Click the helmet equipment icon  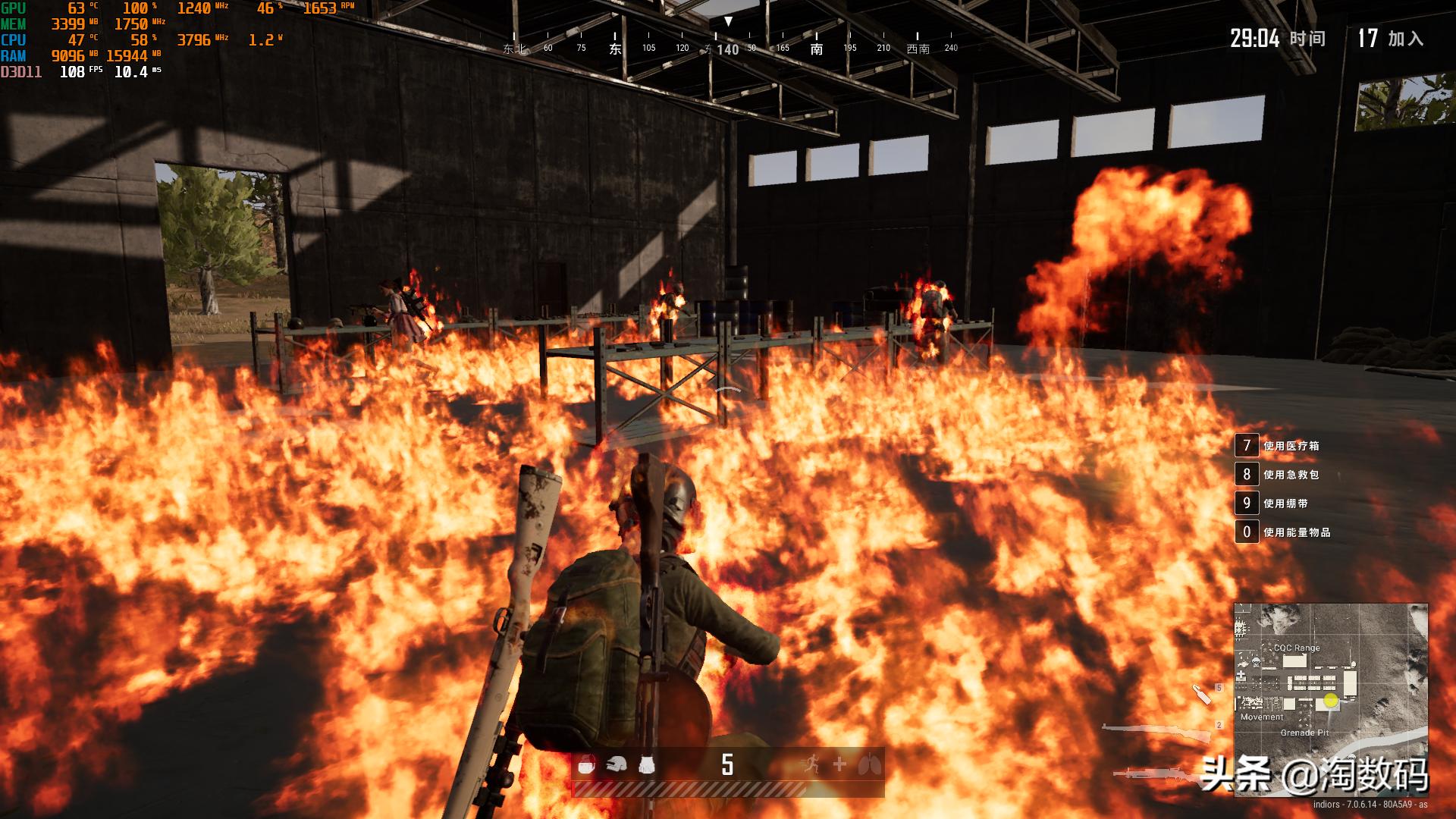point(616,766)
